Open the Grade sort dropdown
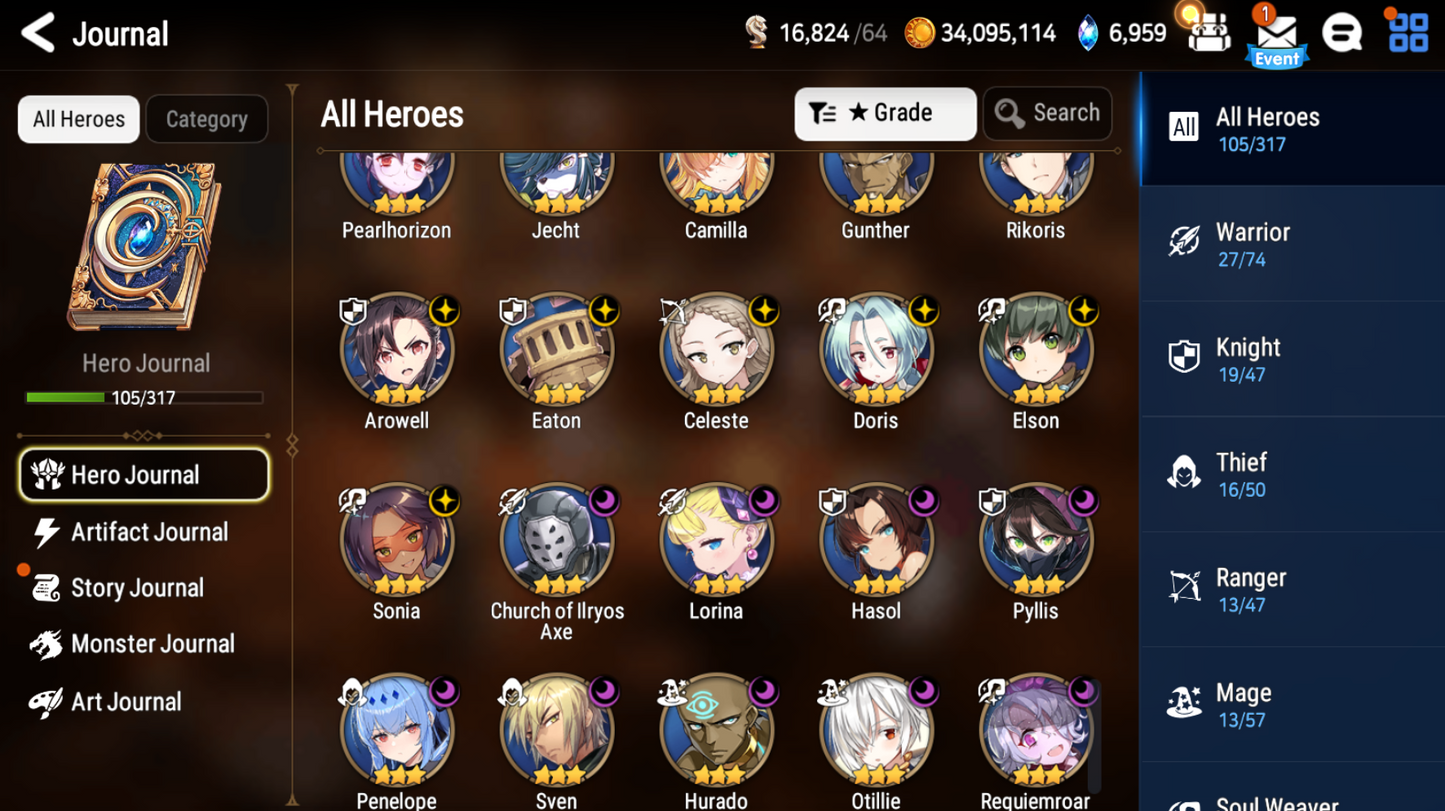Viewport: 1445px width, 811px height. pyautogui.click(x=884, y=113)
